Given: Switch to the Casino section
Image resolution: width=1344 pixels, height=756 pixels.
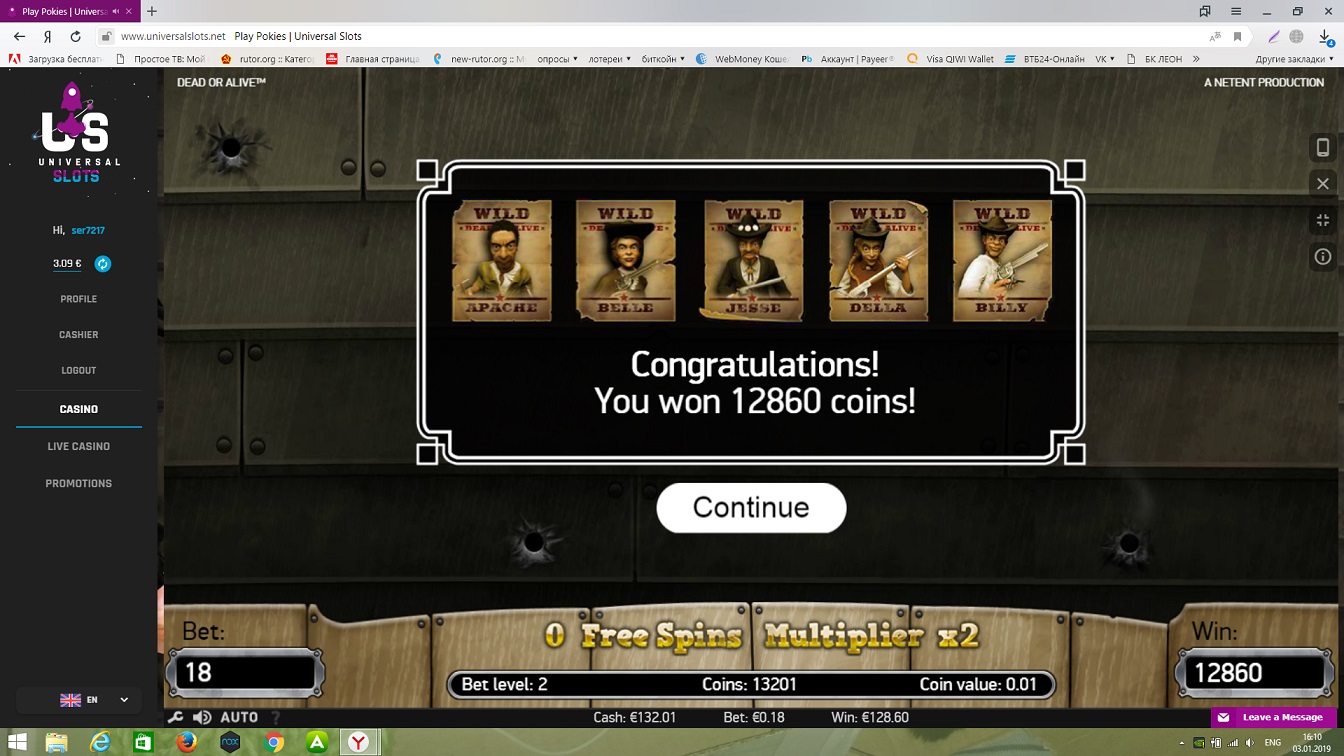Looking at the screenshot, I should click(78, 409).
